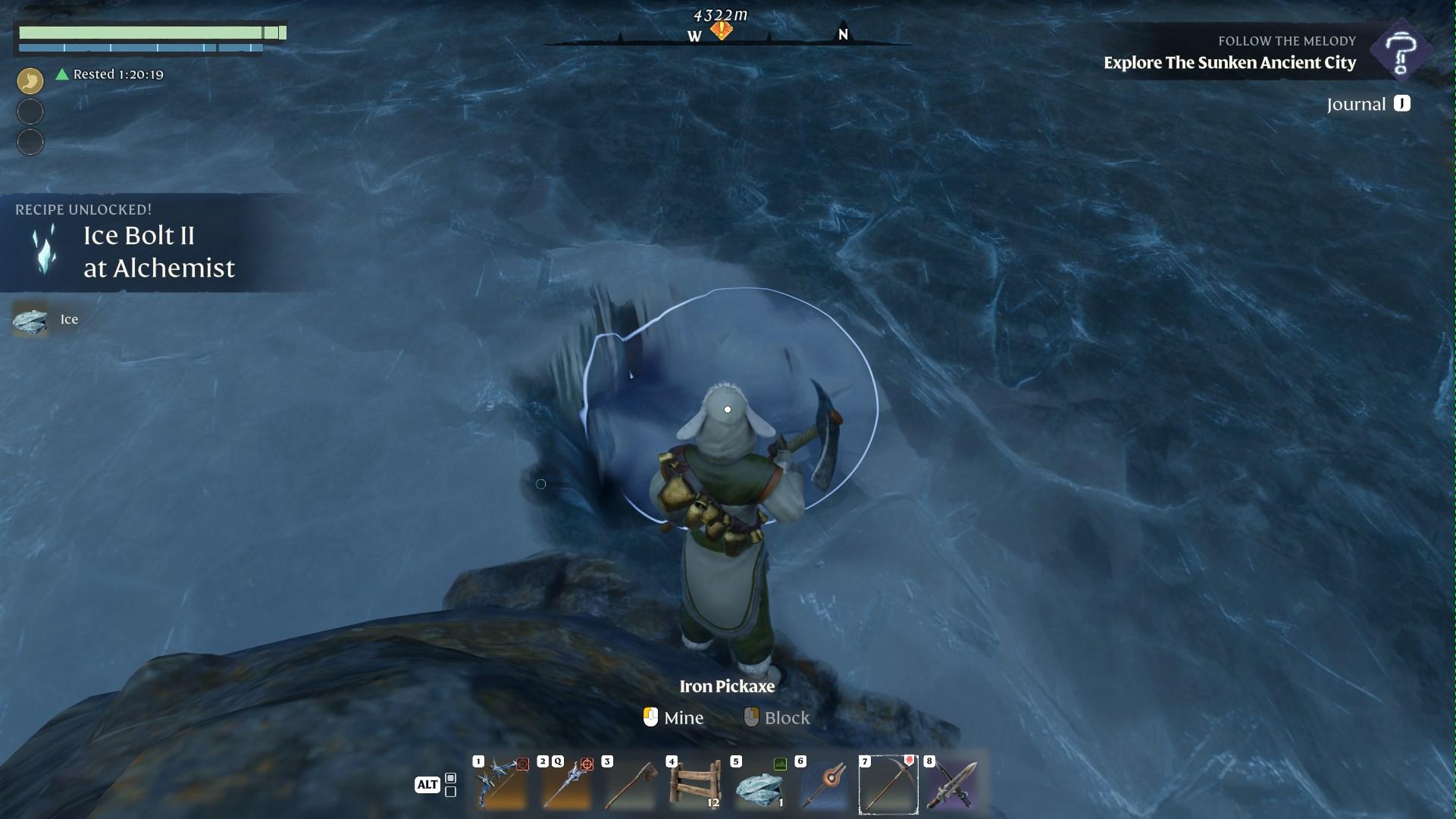Select the quest marker on the compass
The width and height of the screenshot is (1456, 819).
tap(721, 31)
